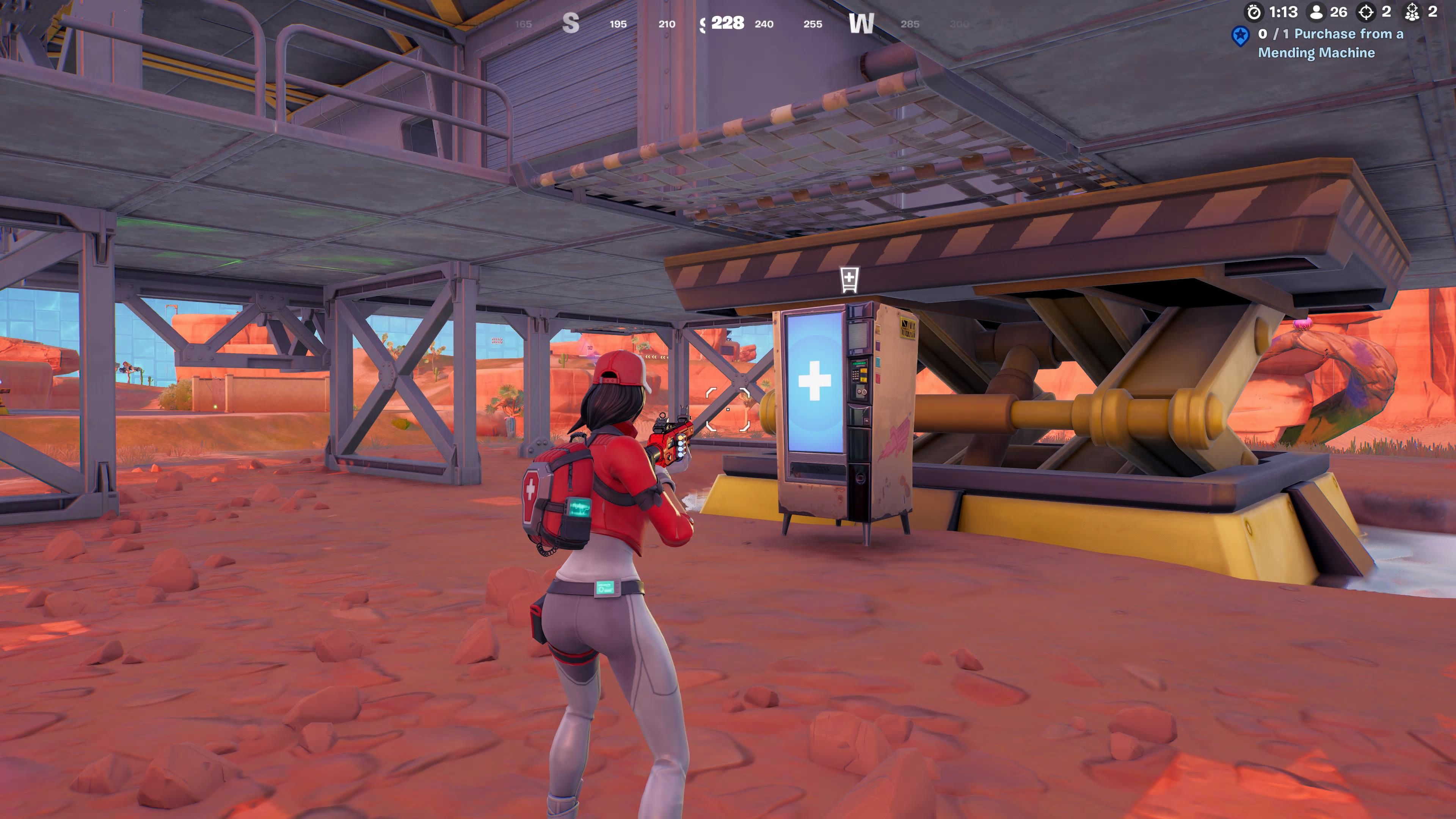Click the highlighted 228 compass heading

728,23
